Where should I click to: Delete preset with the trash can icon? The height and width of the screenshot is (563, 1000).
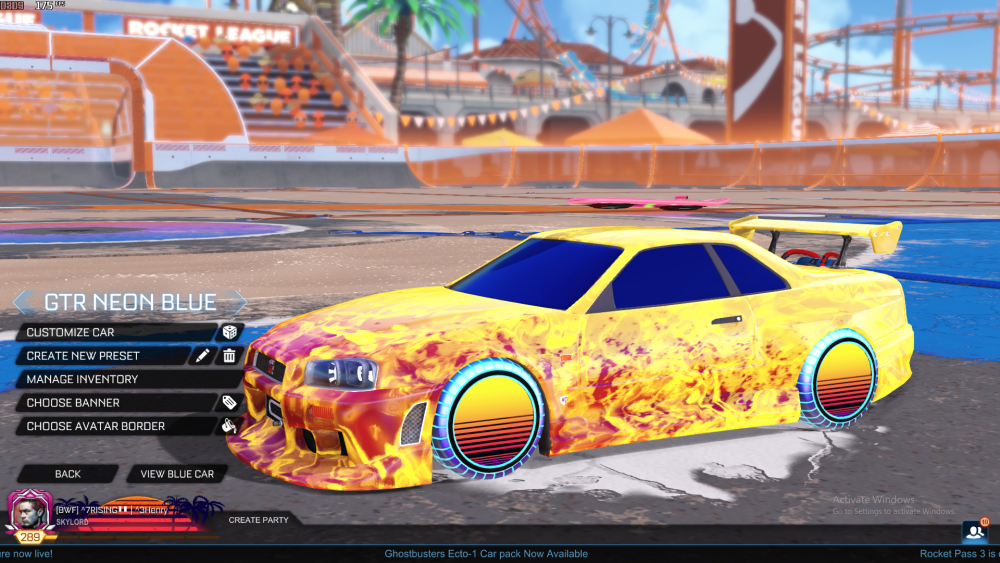[229, 355]
